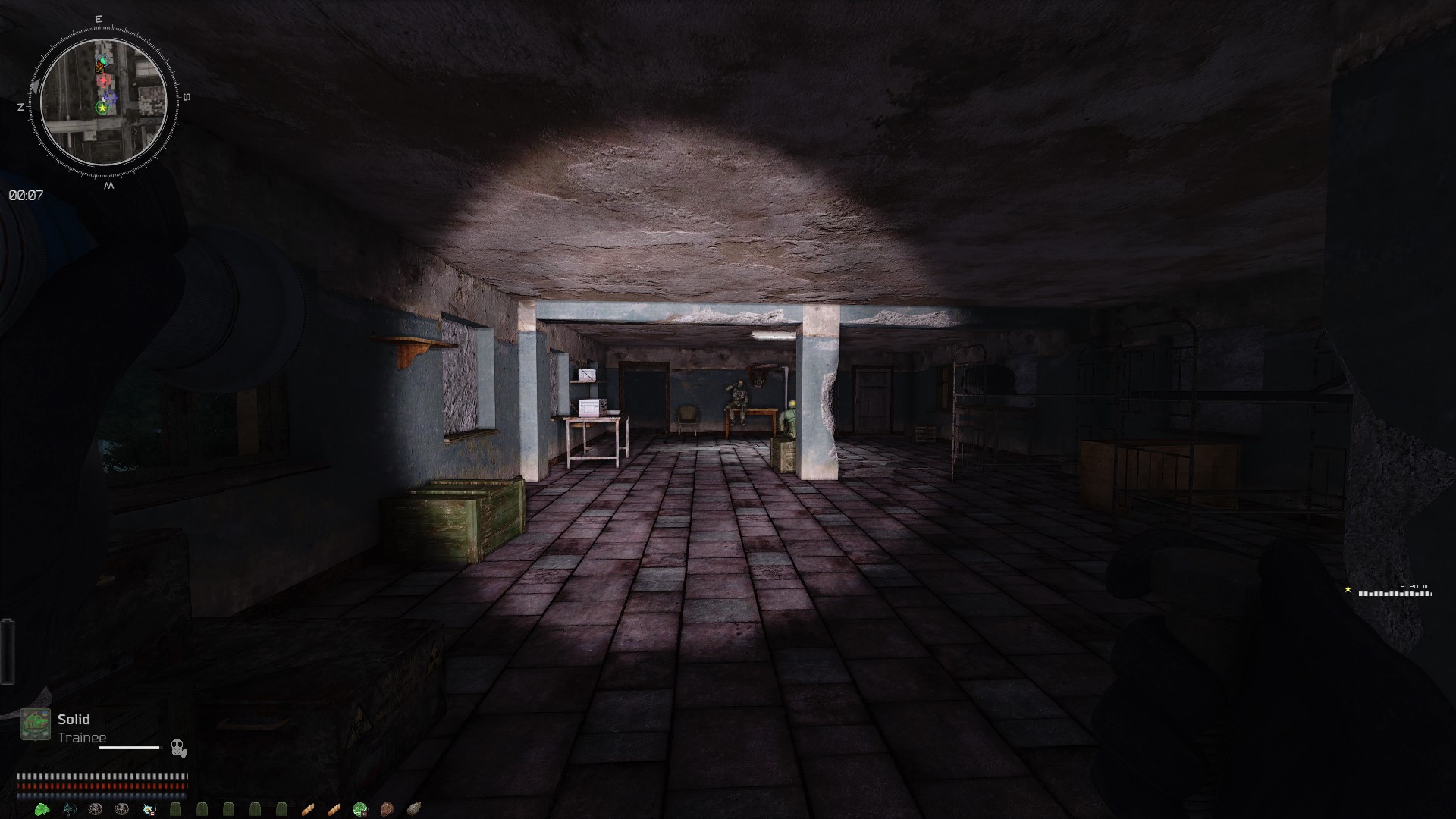The image size is (1456, 819).
Task: Click the Solid faction dog emblem portrait
Action: pyautogui.click(x=36, y=723)
